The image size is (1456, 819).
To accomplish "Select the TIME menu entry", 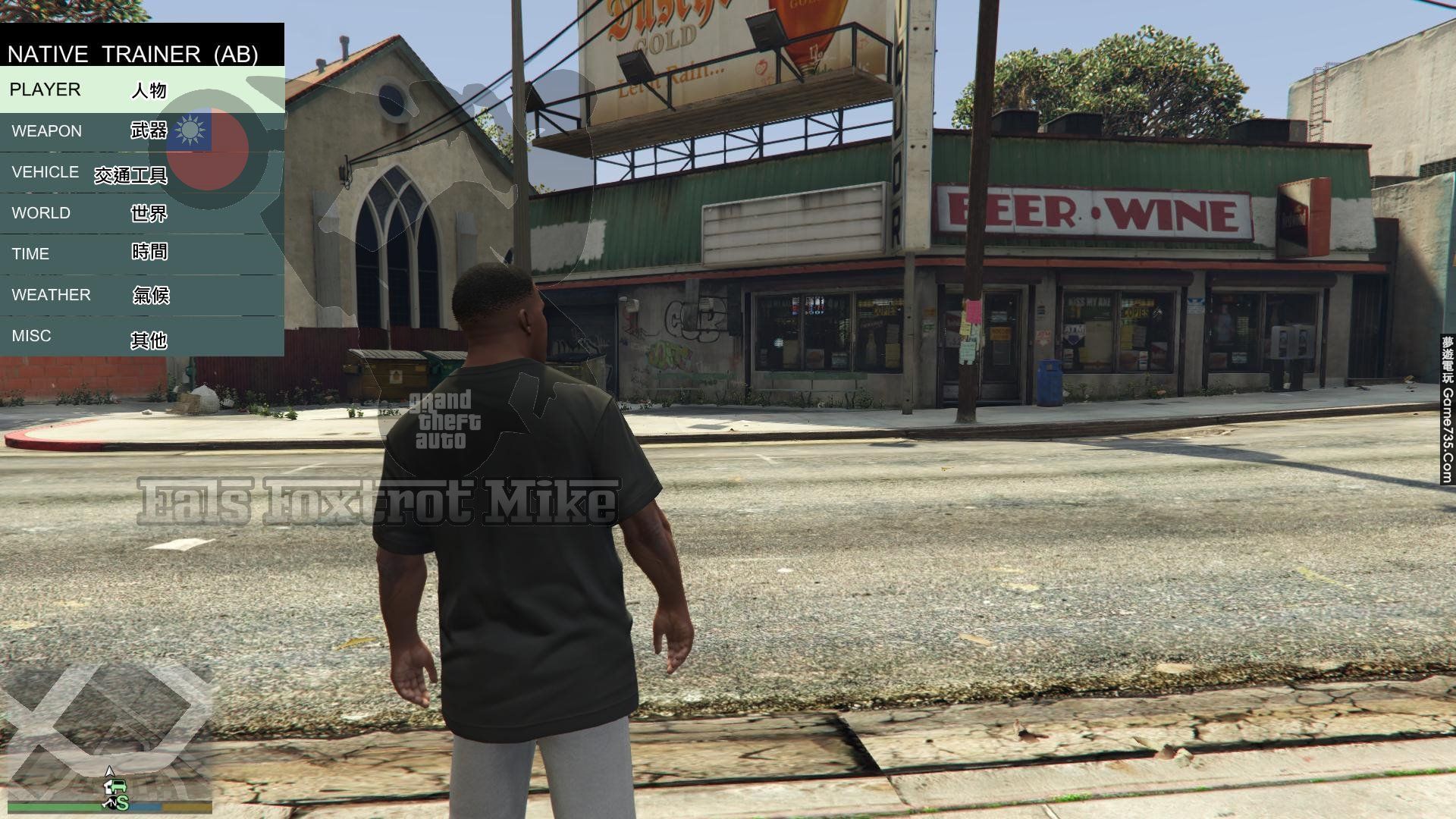I will (x=142, y=254).
